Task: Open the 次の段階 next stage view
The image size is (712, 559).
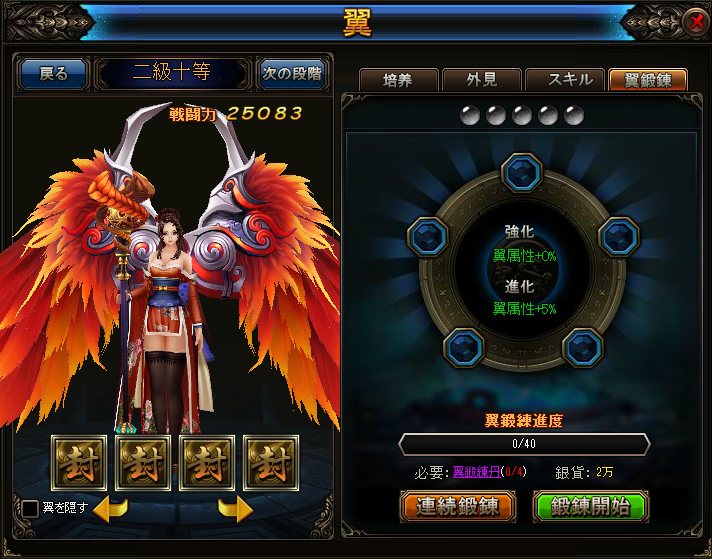Action: click(x=292, y=74)
